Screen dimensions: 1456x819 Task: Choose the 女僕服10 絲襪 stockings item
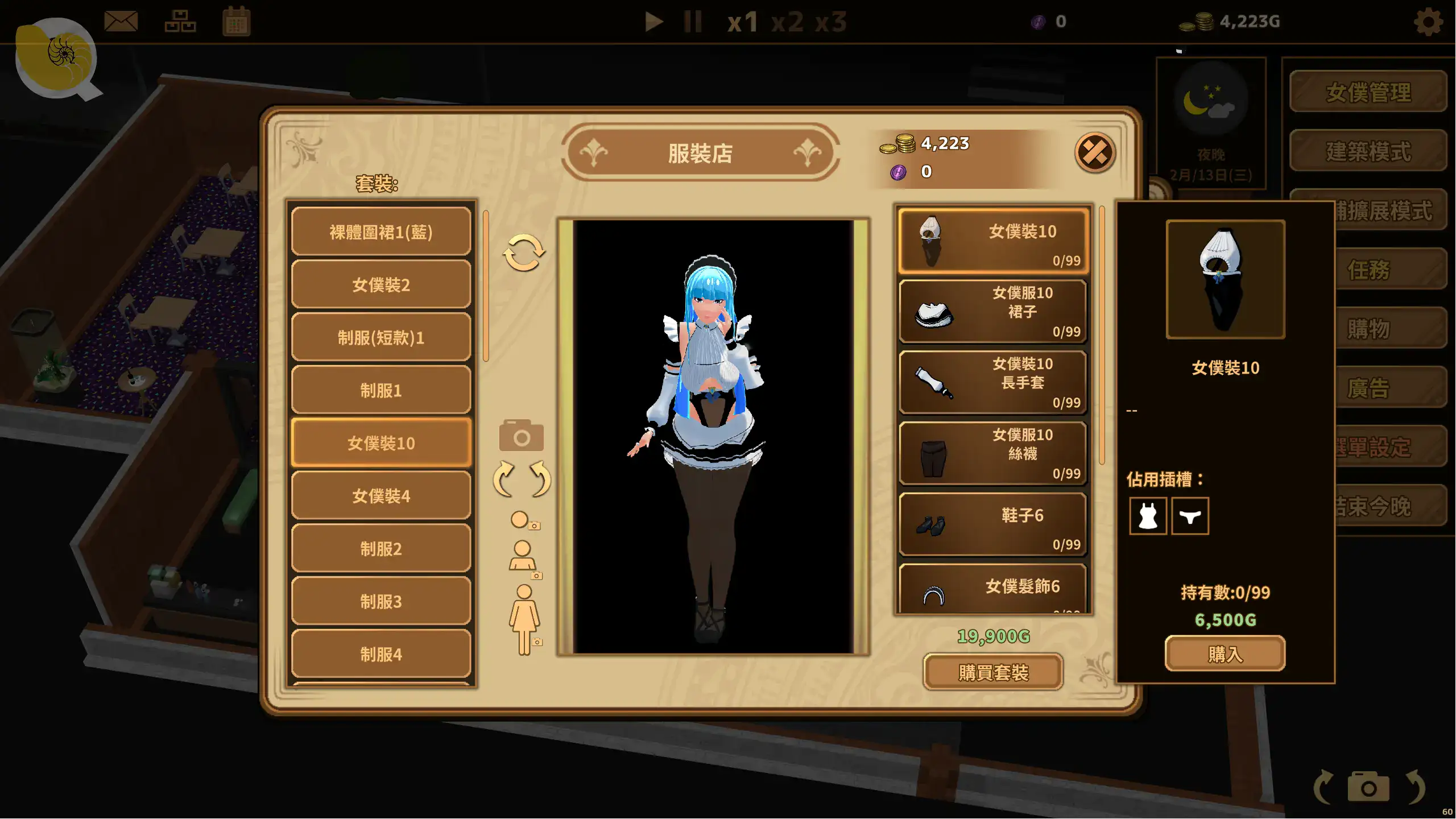(x=993, y=453)
